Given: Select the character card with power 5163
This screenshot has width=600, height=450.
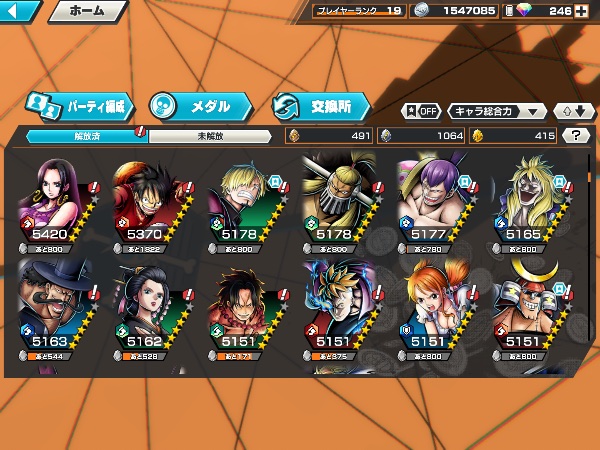Looking at the screenshot, I should pyautogui.click(x=56, y=307).
